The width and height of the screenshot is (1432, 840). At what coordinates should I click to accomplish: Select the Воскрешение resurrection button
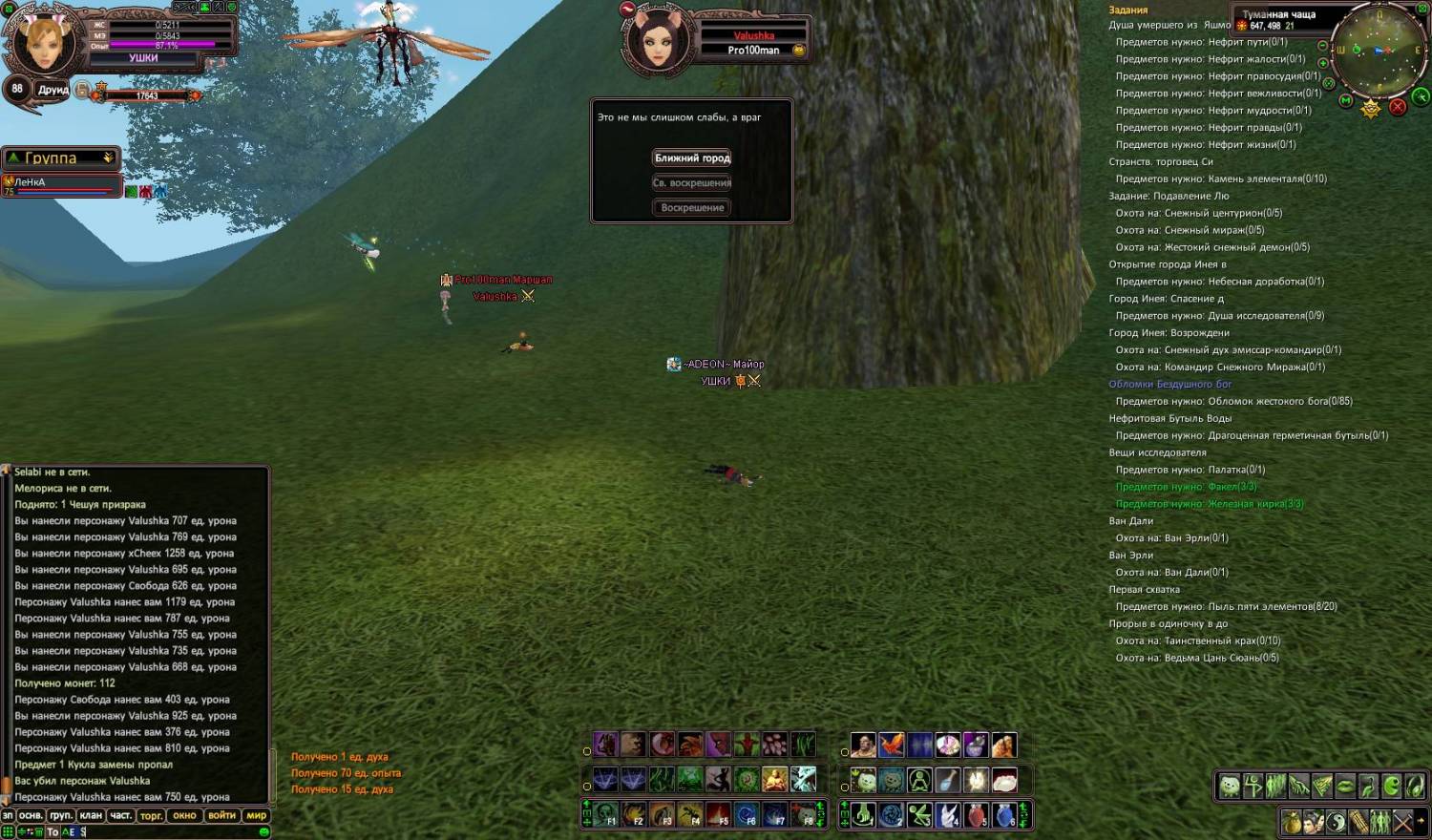[692, 208]
